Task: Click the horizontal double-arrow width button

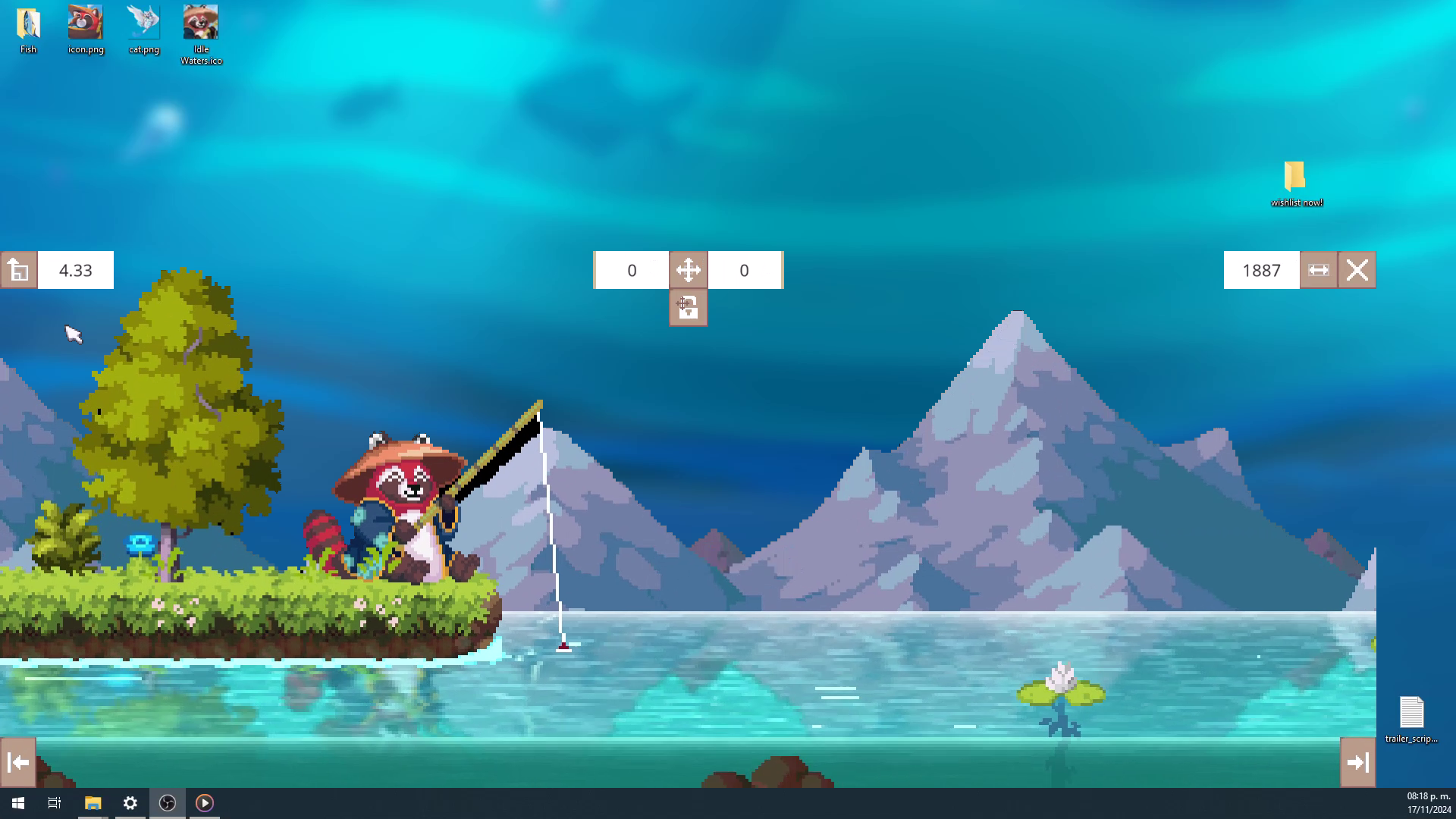Action: (x=1319, y=271)
